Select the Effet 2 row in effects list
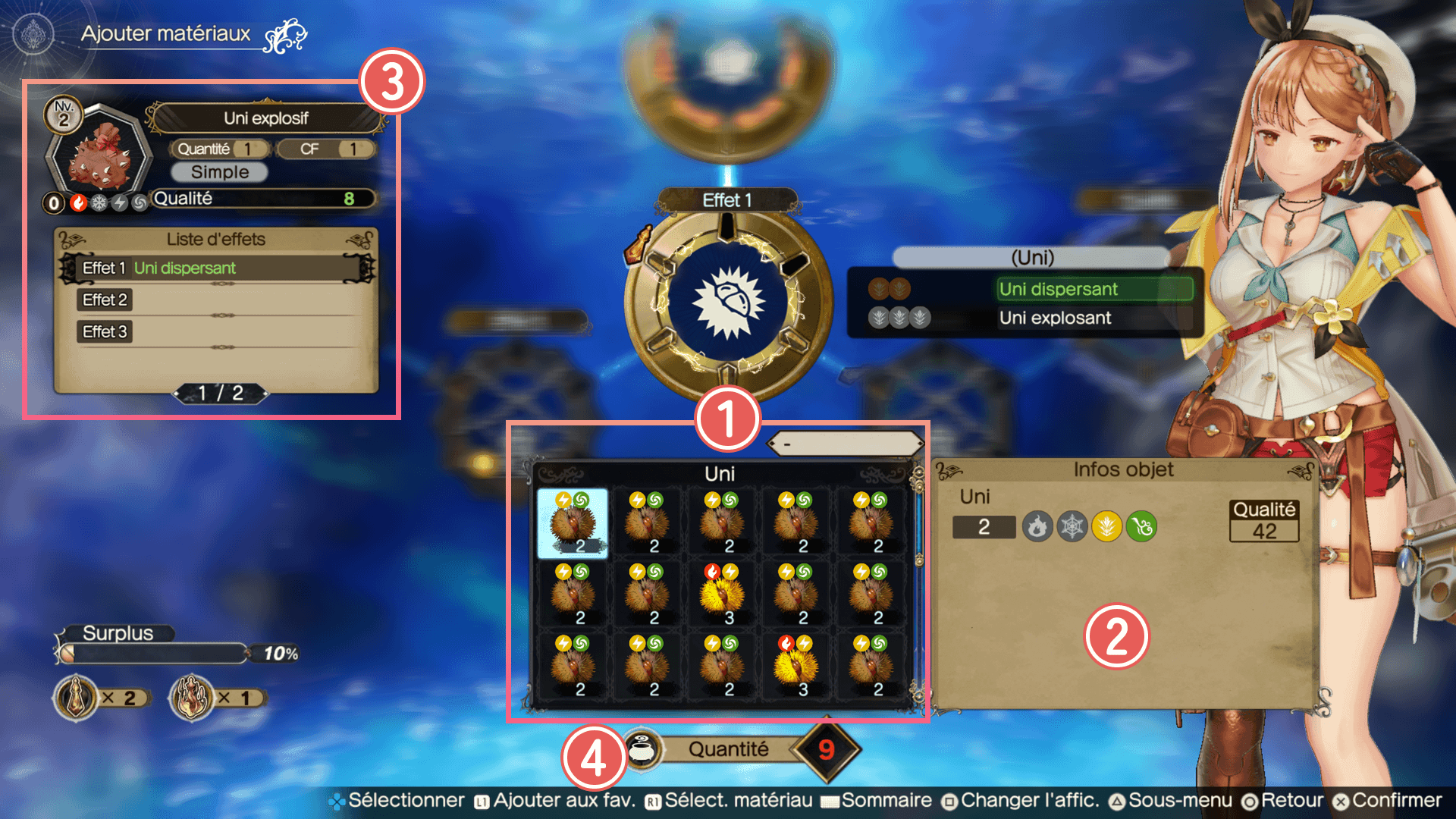 coord(217,300)
